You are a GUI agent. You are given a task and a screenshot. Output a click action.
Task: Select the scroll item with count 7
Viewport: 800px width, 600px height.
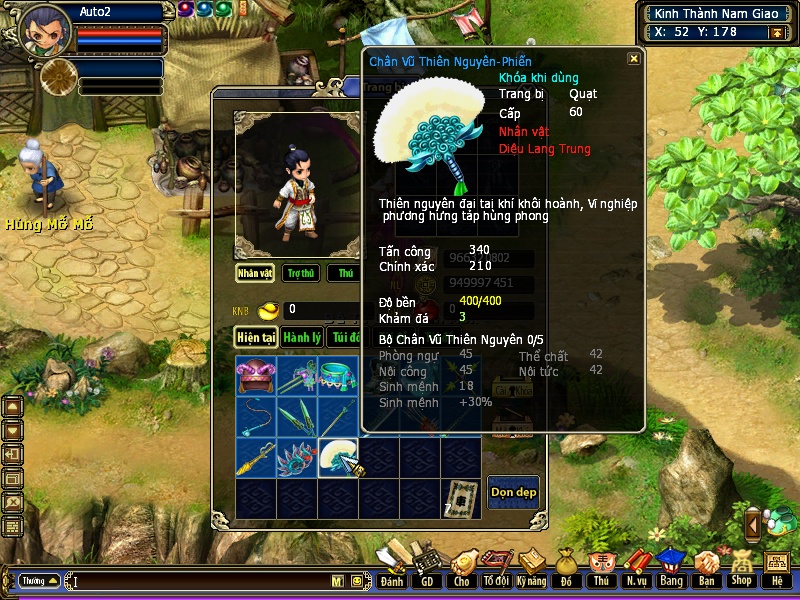pyautogui.click(x=459, y=497)
